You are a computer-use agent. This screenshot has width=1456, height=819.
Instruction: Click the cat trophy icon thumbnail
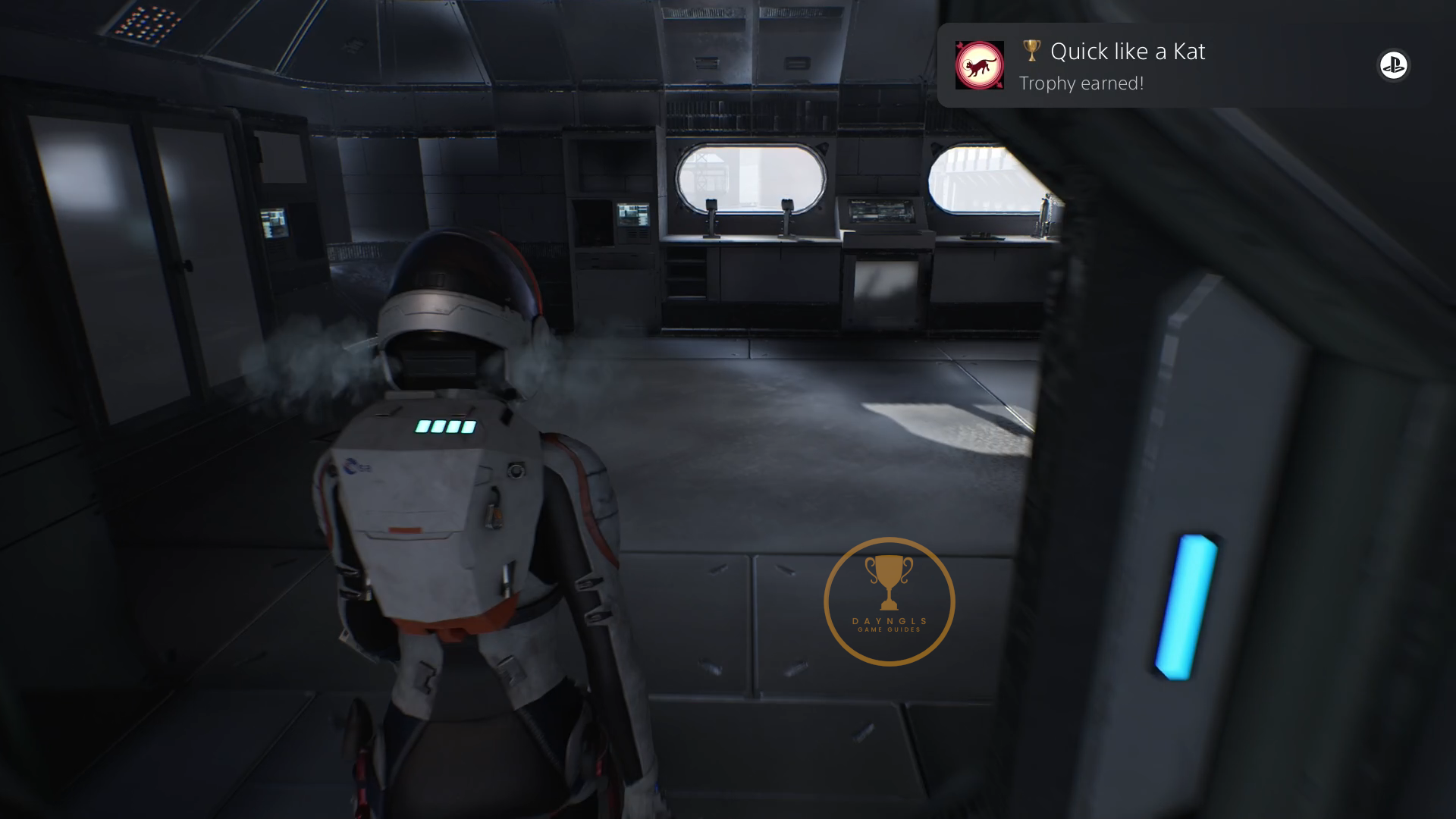[x=979, y=65]
